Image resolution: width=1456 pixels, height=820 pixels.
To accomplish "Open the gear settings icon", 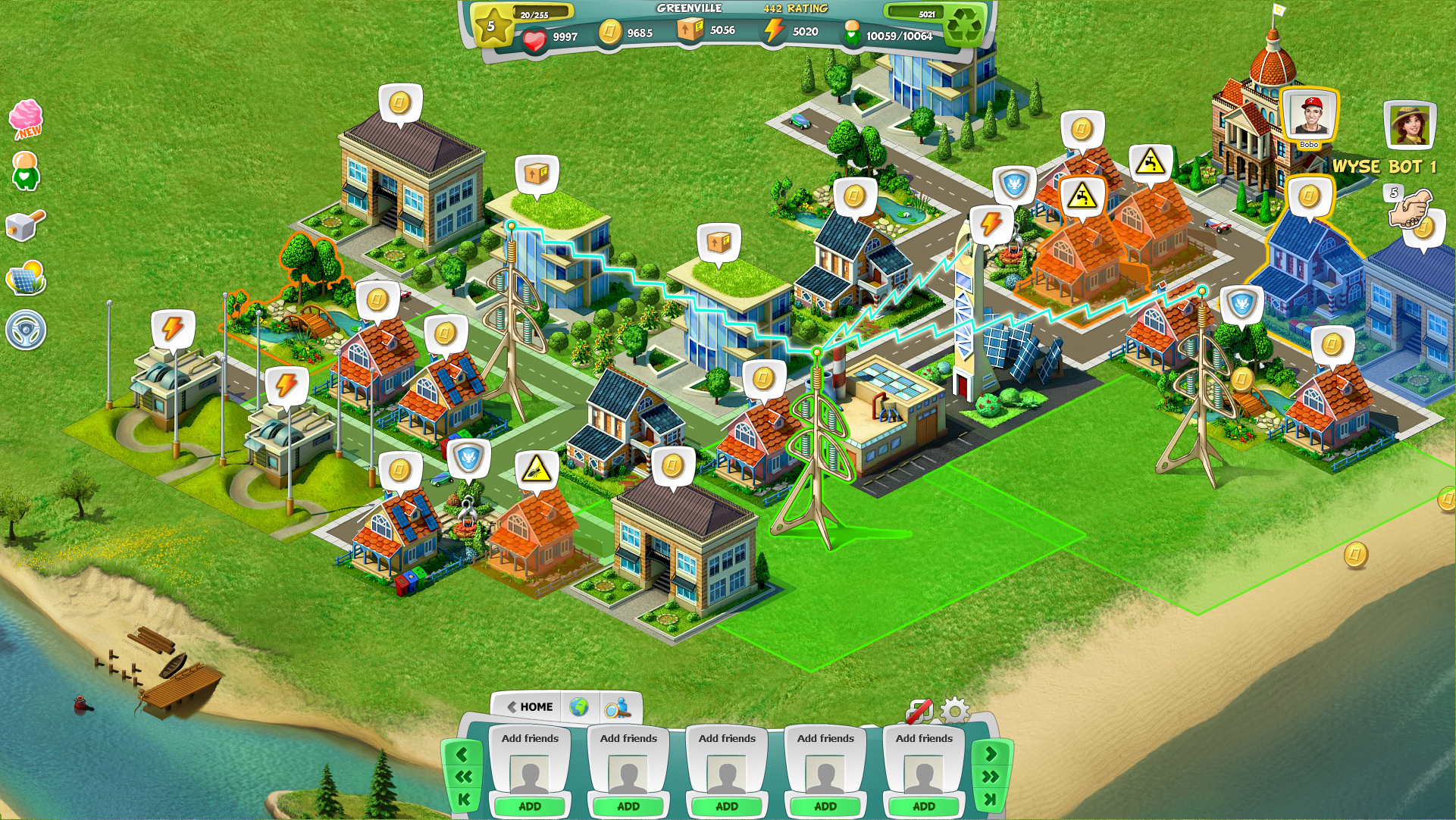I will coord(953,710).
